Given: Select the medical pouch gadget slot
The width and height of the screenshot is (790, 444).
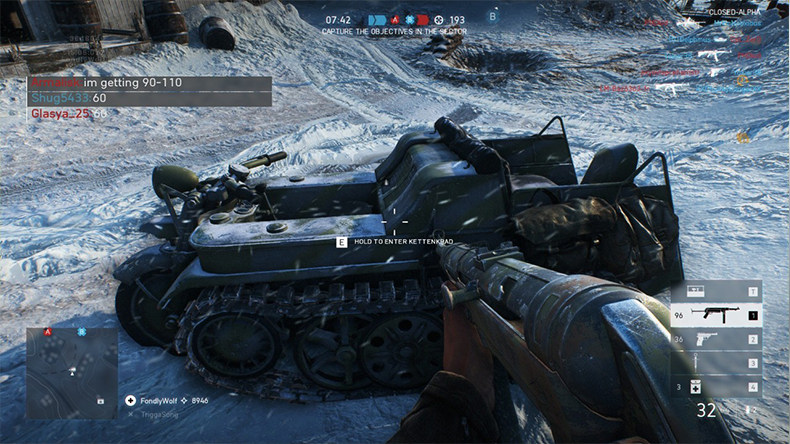Looking at the screenshot, I should coord(714,387).
